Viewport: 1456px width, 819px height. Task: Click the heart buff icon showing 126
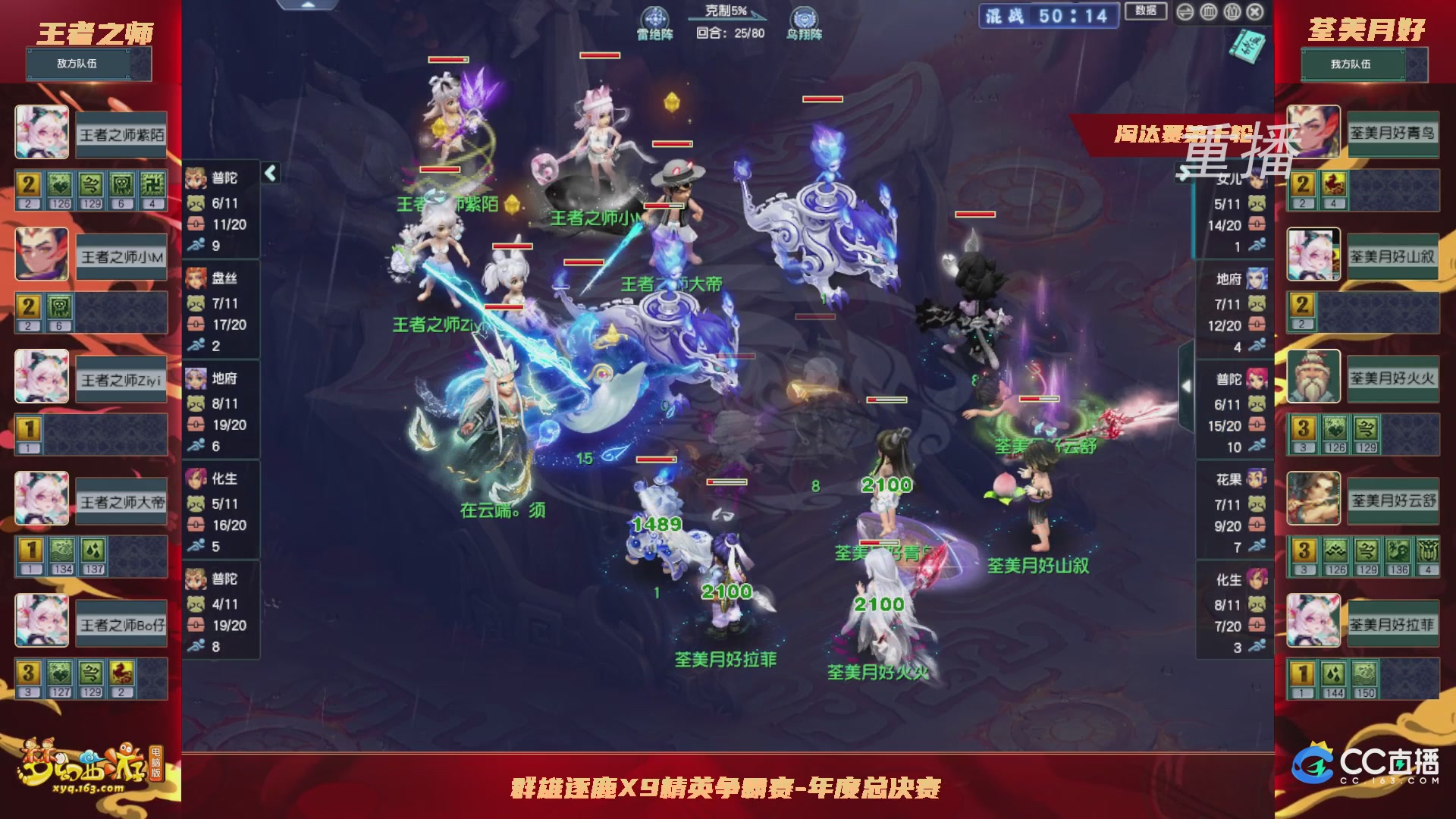click(x=60, y=184)
